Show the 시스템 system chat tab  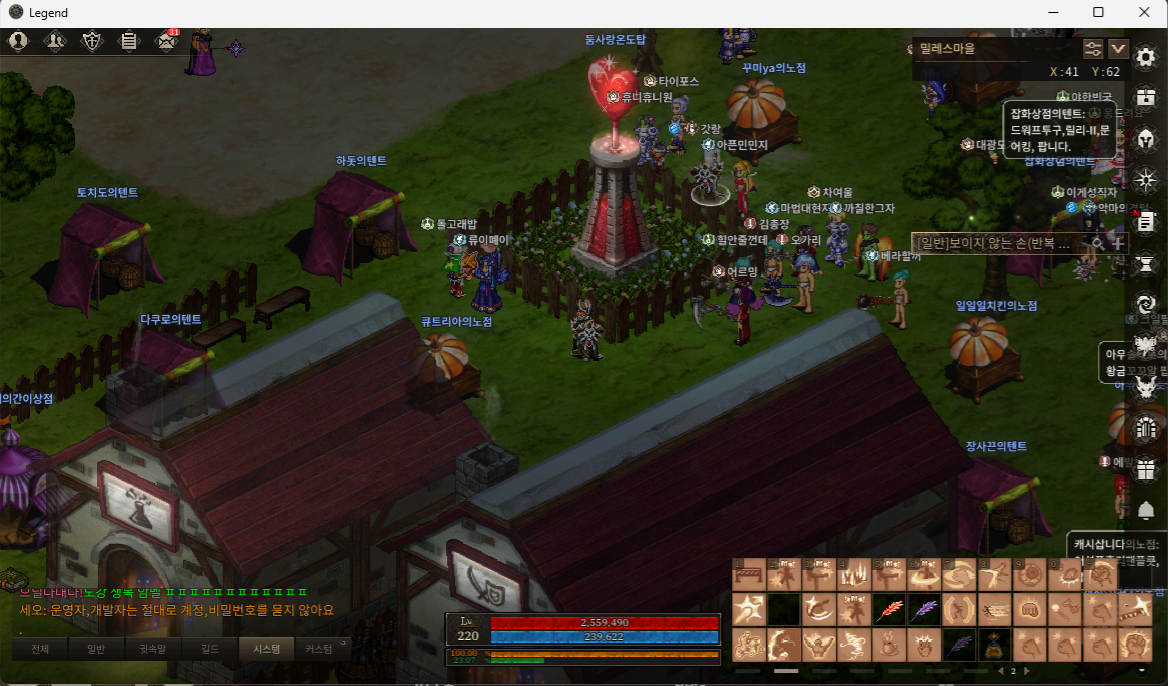click(x=267, y=649)
